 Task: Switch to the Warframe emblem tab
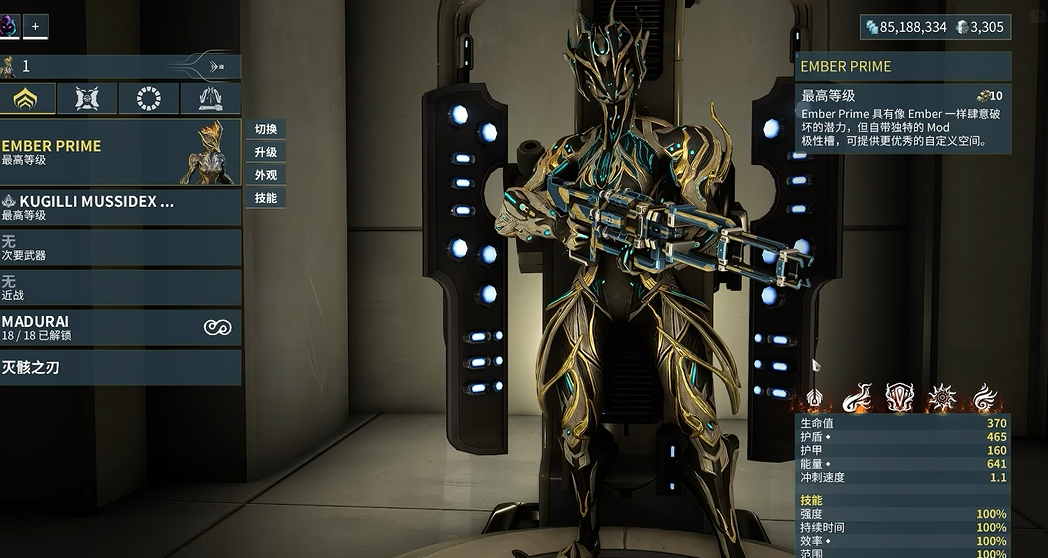tap(26, 98)
